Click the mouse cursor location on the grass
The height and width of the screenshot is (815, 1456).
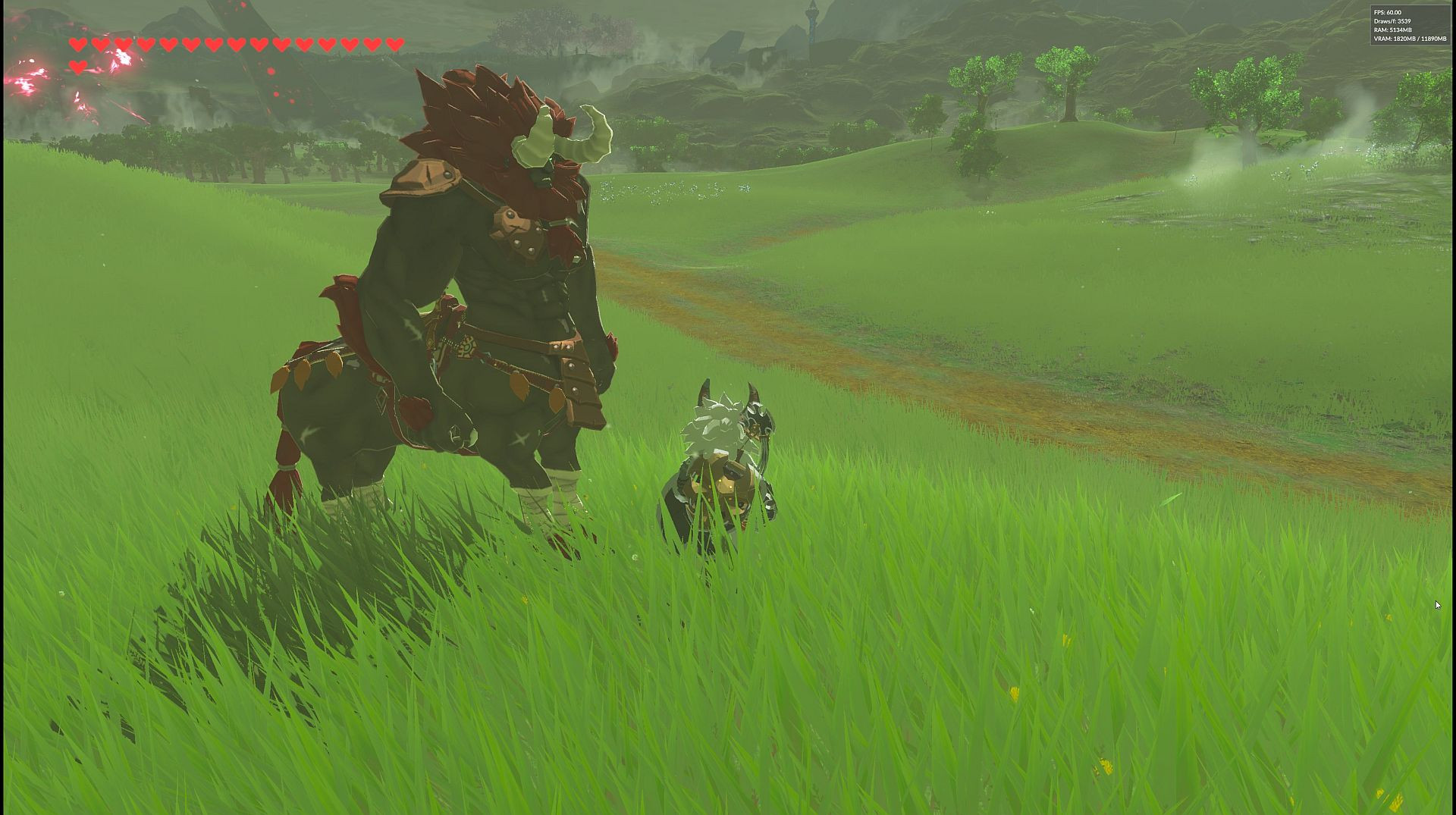[1439, 605]
